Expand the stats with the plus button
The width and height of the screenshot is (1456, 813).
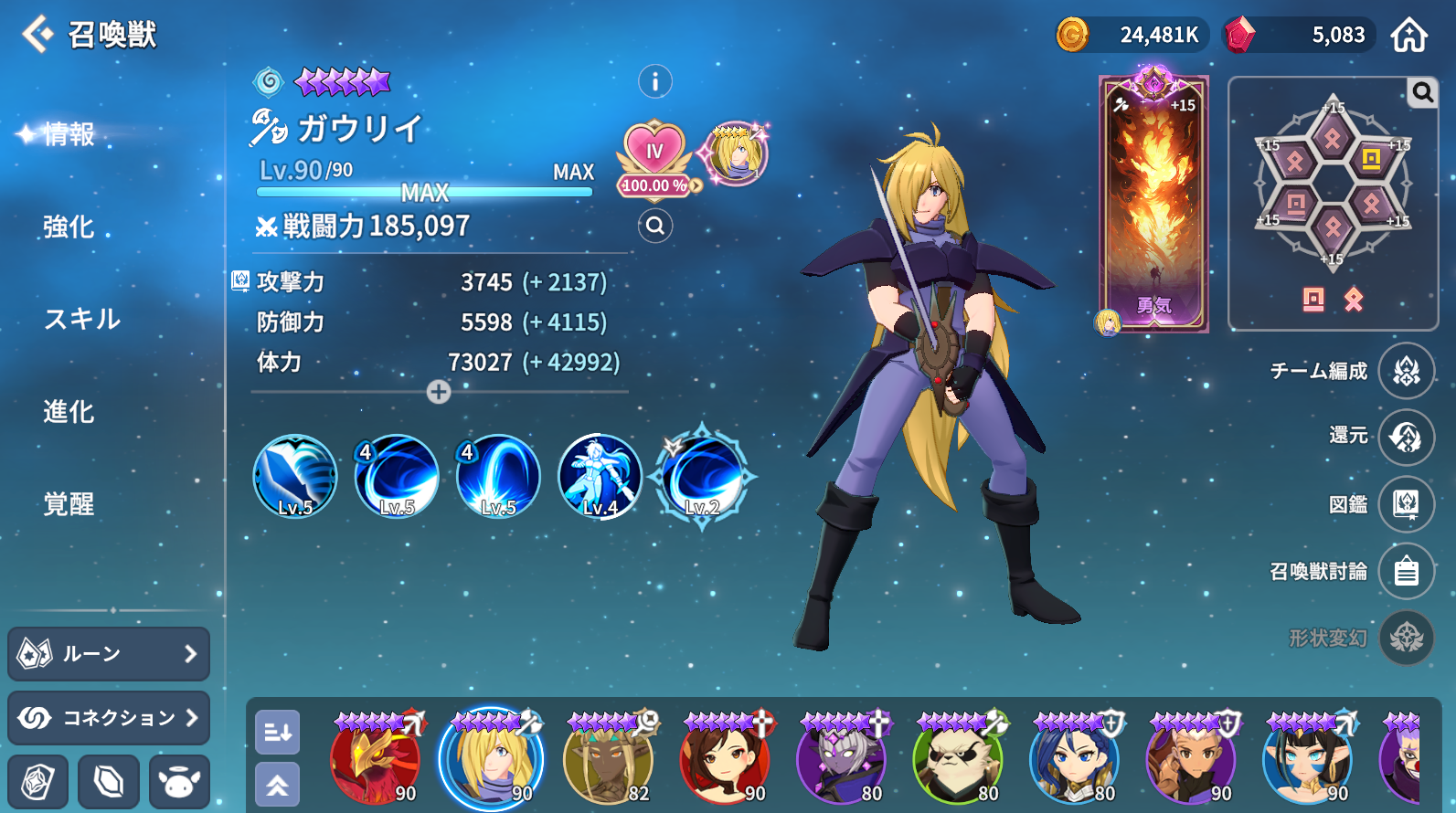439,392
